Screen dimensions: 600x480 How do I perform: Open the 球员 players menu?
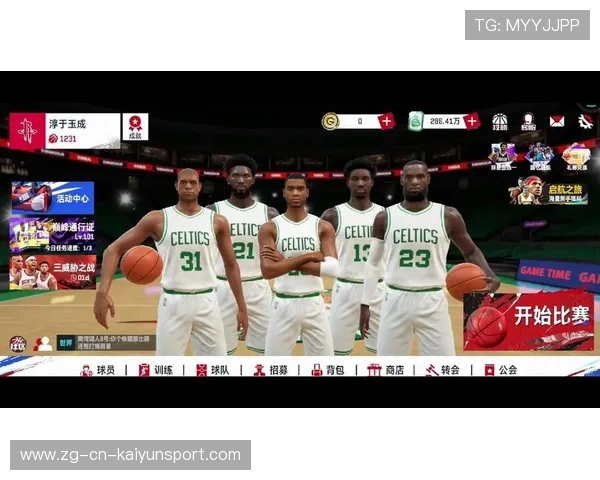[x=100, y=370]
